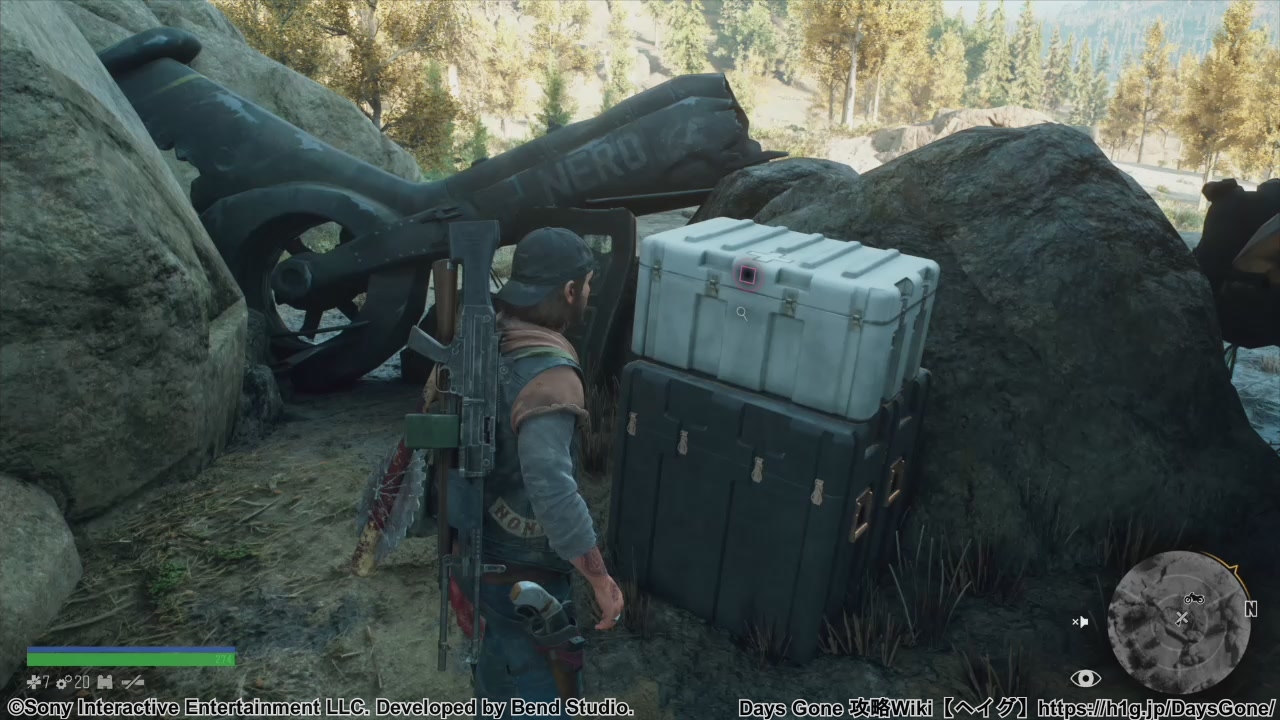Viewport: 1280px width, 720px height.
Task: Click the magnifier interact marker on the crate
Action: tap(741, 313)
